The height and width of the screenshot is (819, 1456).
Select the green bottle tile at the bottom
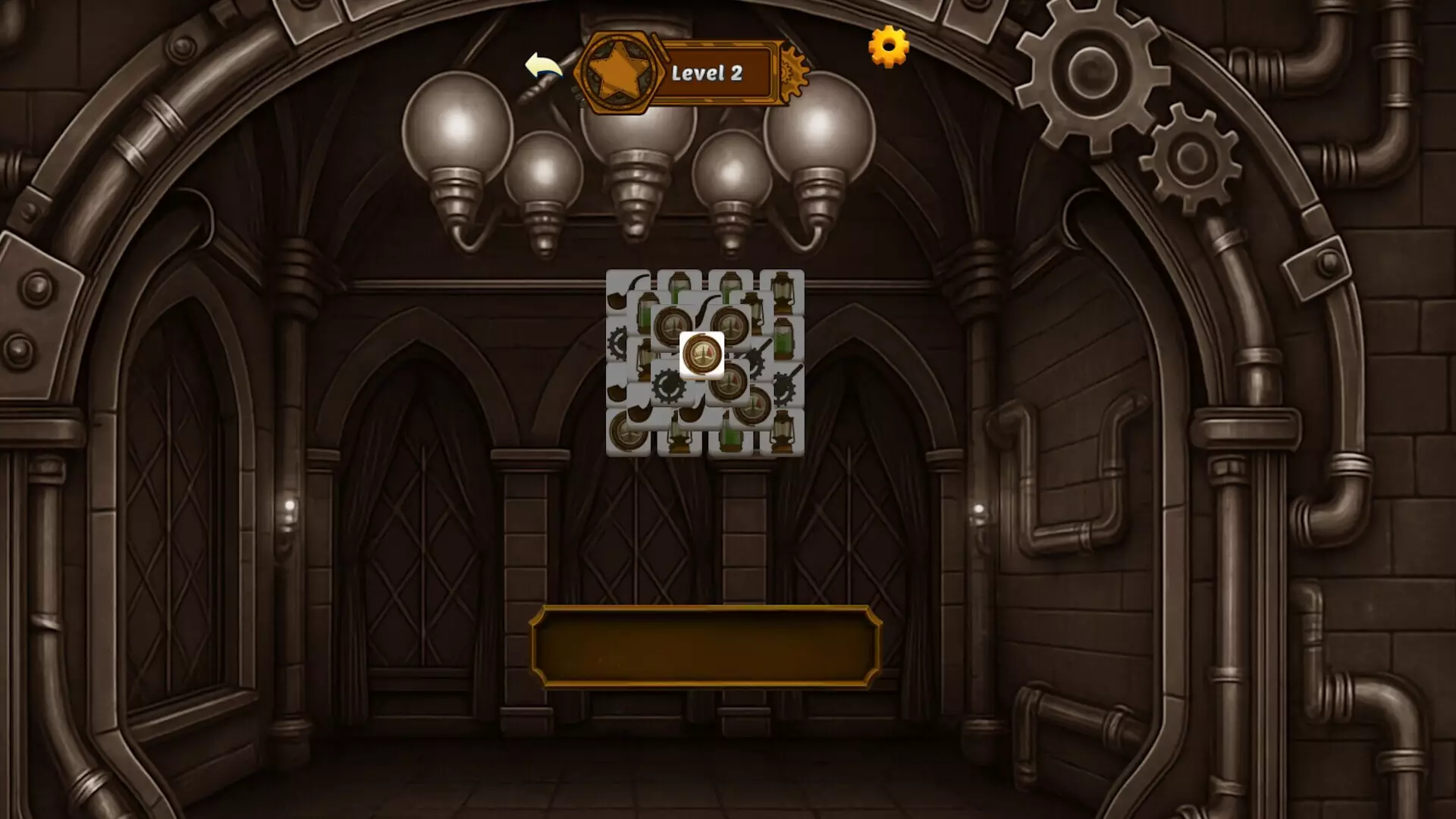pos(731,433)
